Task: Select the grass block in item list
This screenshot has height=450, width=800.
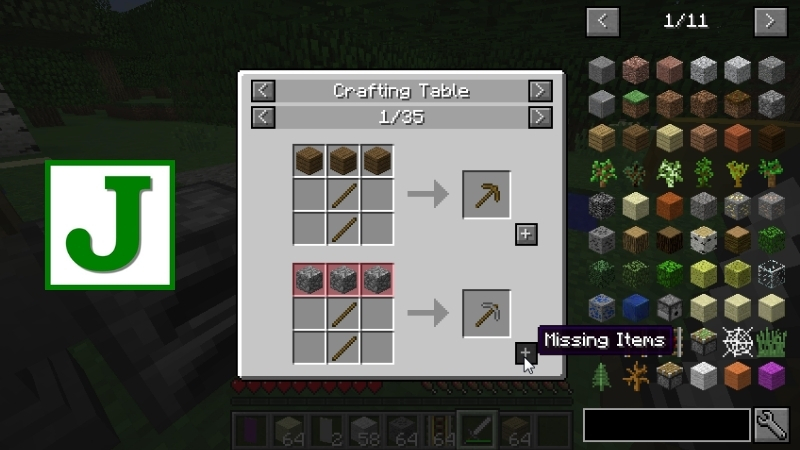Action: [x=636, y=102]
